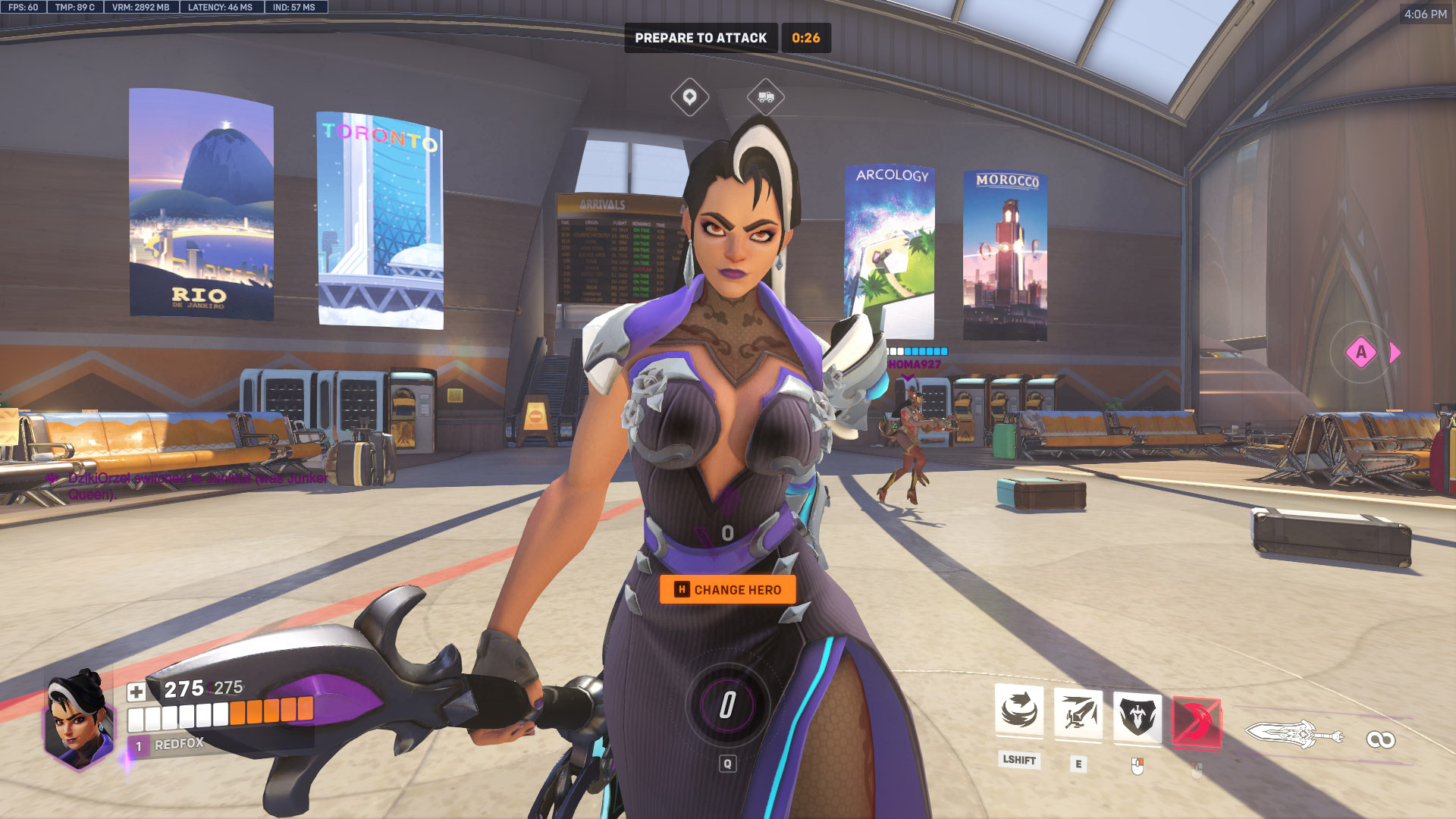
Task: Select the disabled red crescent ability icon
Action: 1196,721
